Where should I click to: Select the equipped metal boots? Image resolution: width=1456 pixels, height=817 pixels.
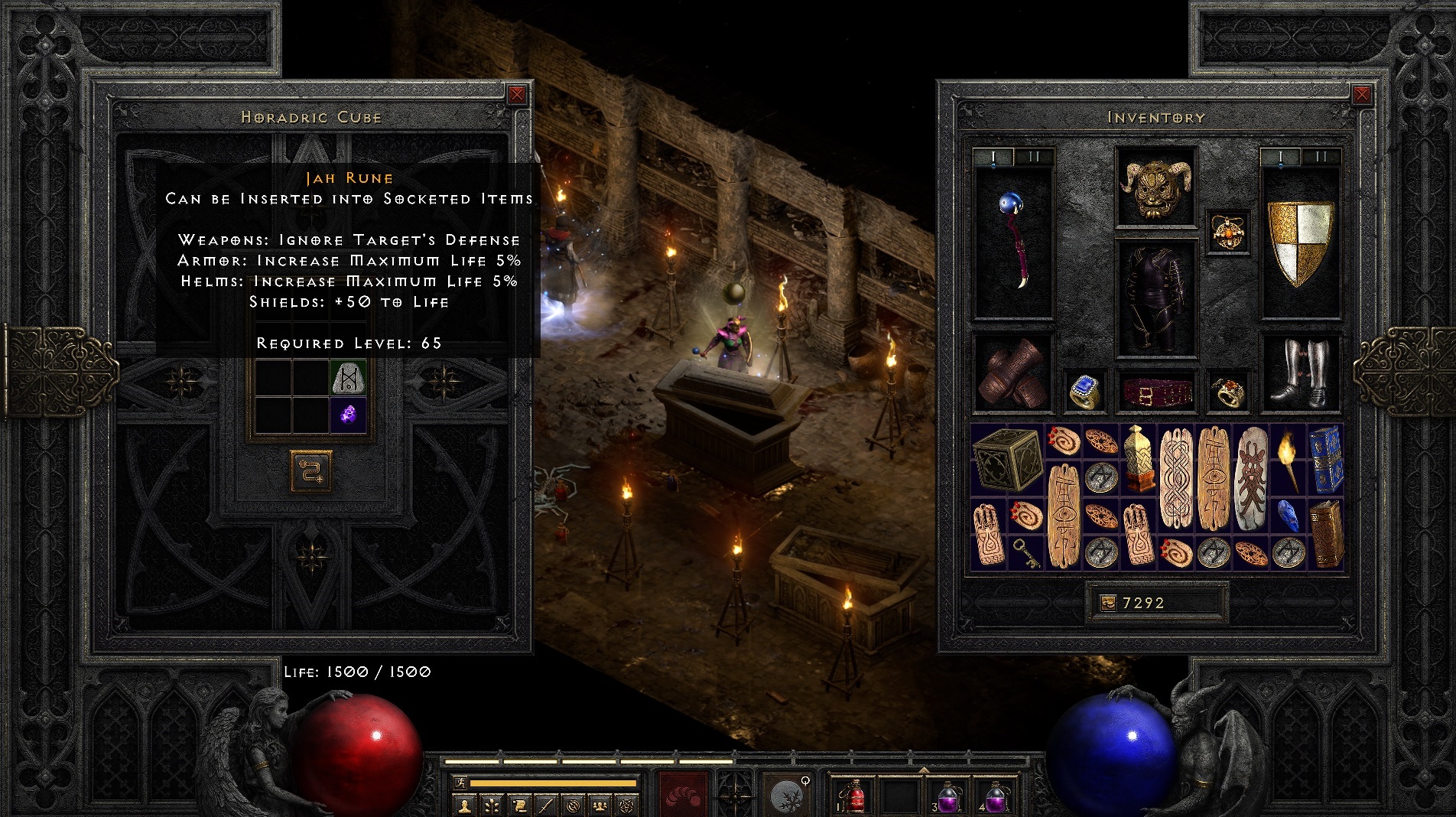click(x=1300, y=373)
